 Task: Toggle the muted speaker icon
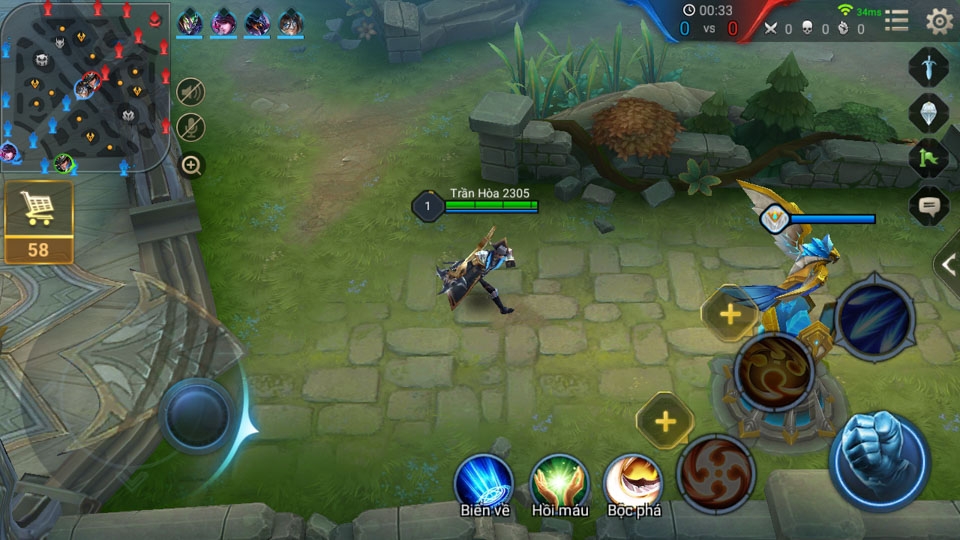pos(191,92)
